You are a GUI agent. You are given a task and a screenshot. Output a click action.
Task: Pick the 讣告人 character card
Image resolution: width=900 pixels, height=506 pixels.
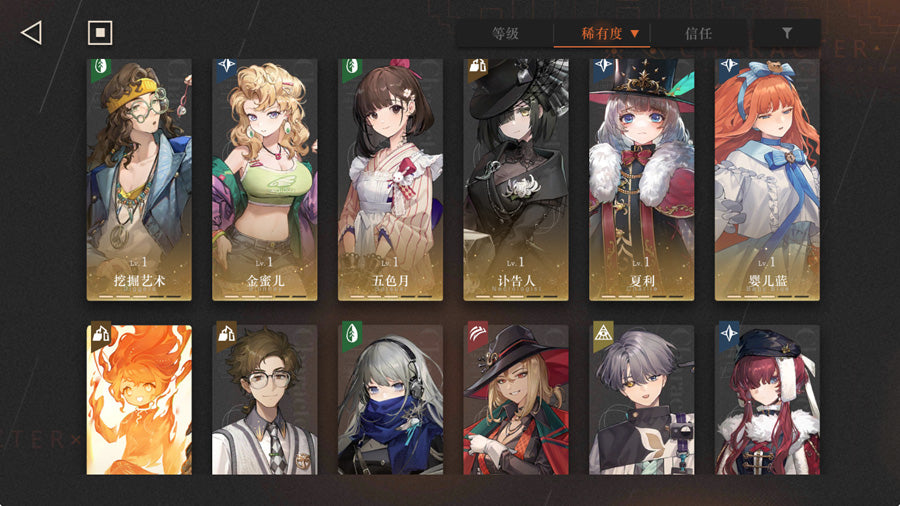coord(516,180)
